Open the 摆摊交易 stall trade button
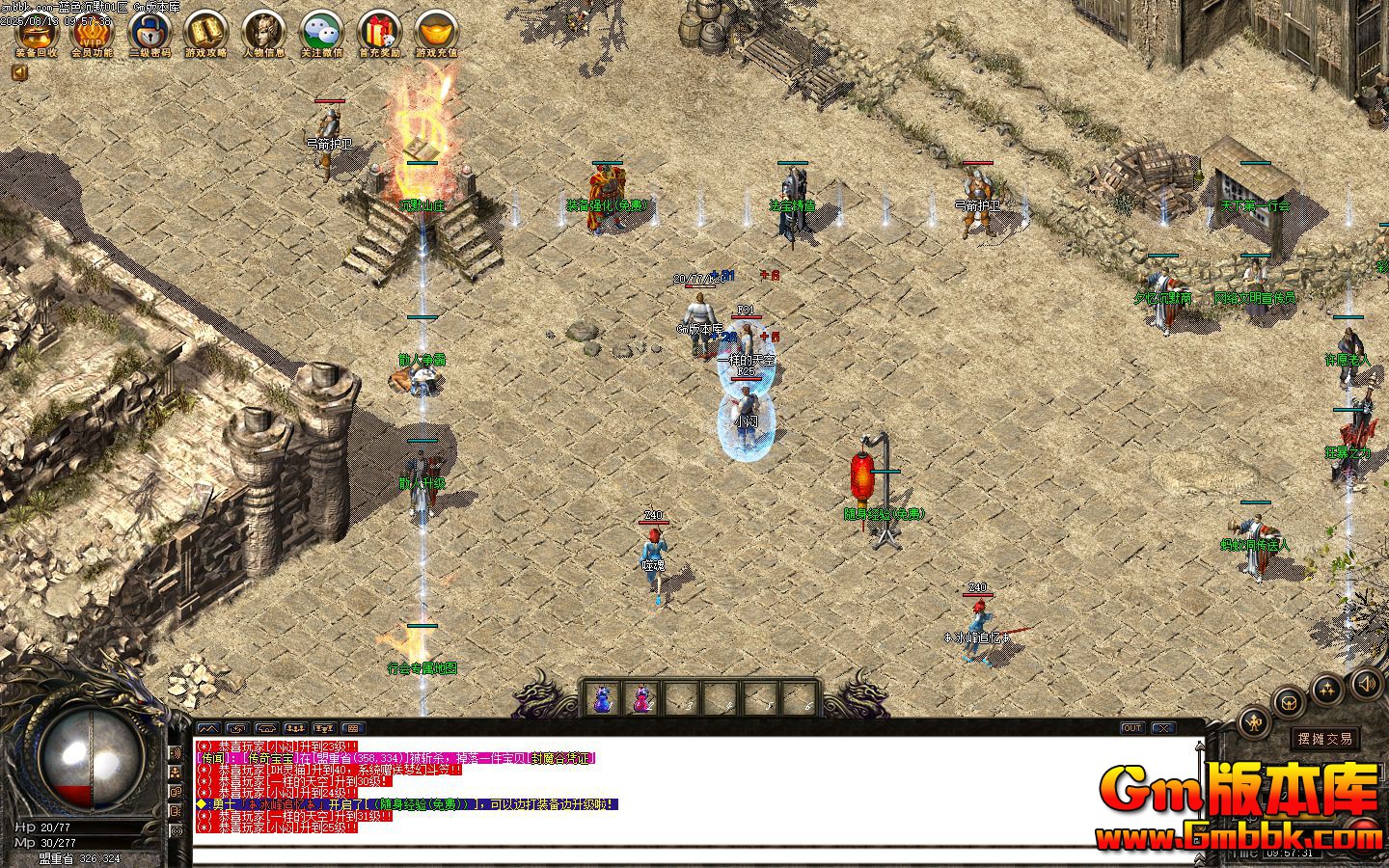The height and width of the screenshot is (868, 1389). (1324, 739)
